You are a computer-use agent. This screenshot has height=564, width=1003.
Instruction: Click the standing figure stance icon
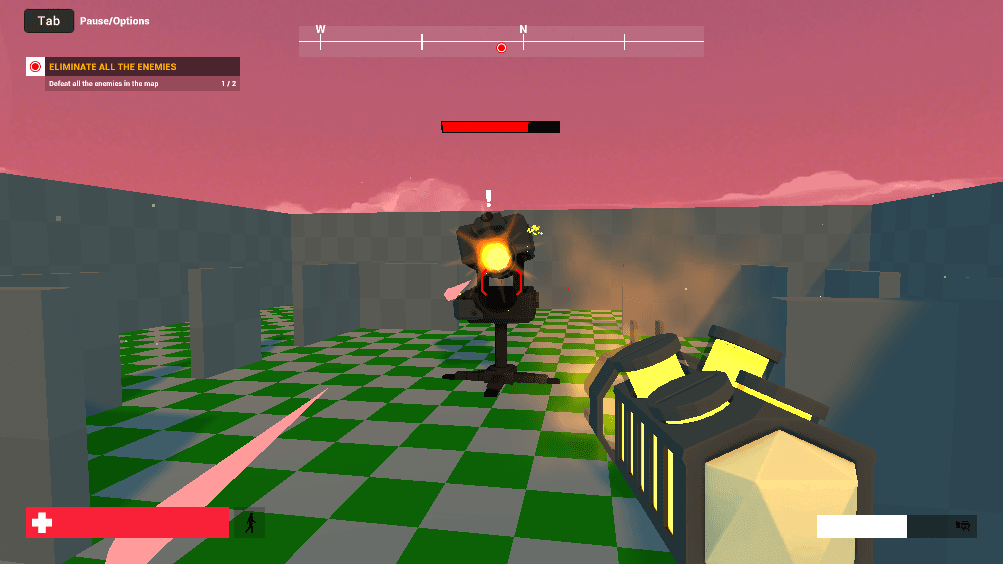click(x=249, y=523)
